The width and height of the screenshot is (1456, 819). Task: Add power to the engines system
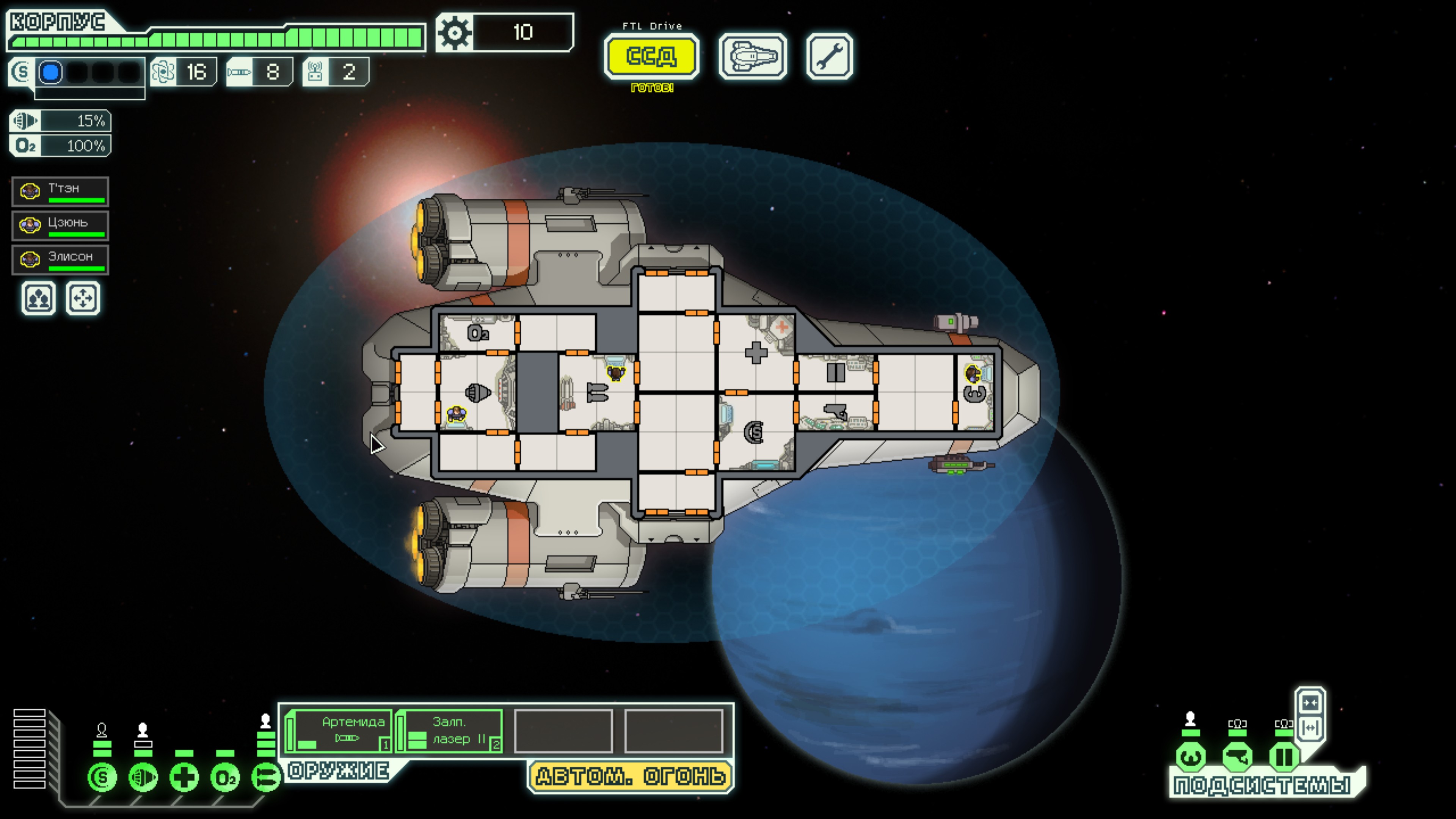(x=143, y=778)
